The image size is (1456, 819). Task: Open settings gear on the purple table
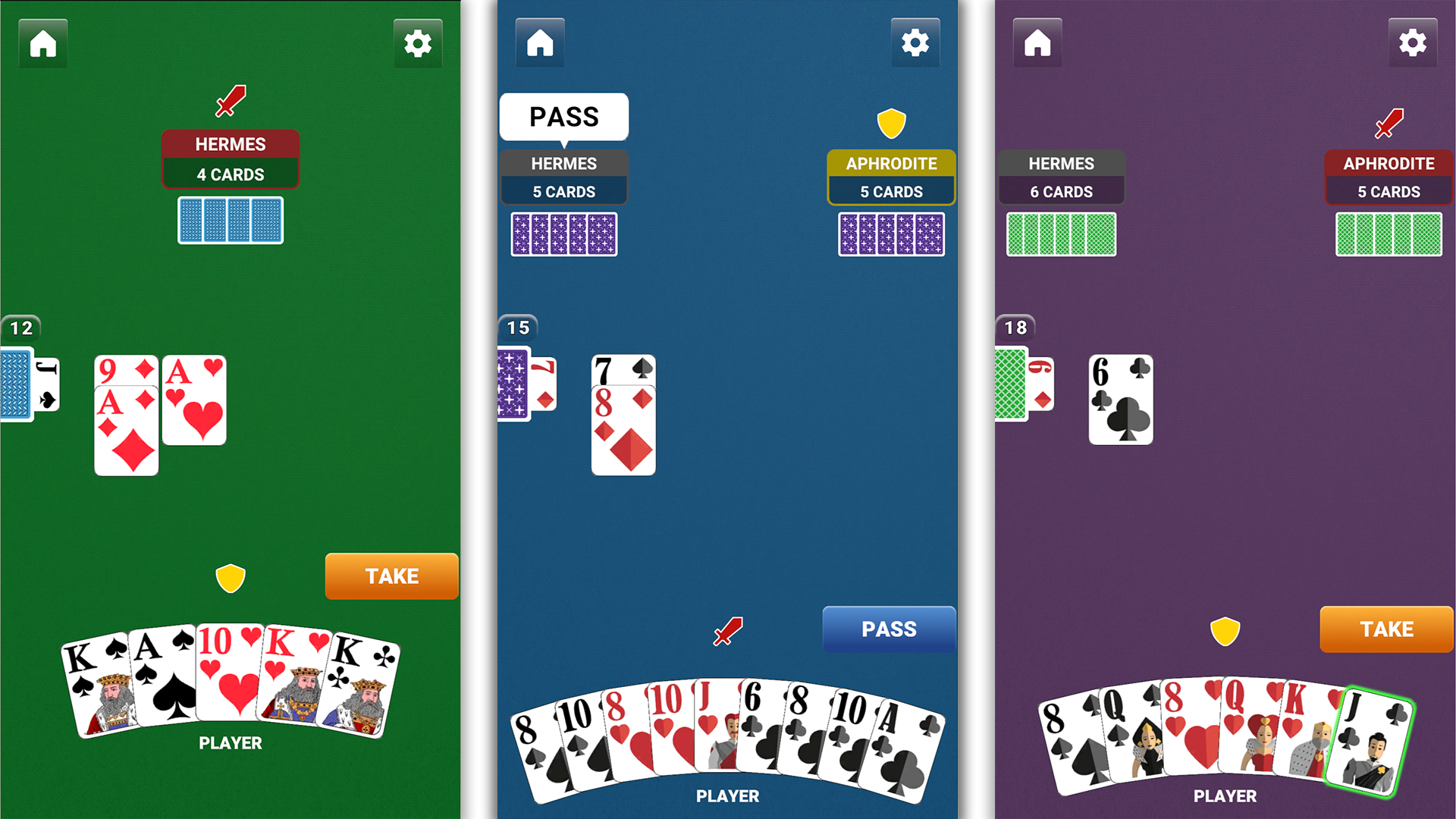[1413, 43]
